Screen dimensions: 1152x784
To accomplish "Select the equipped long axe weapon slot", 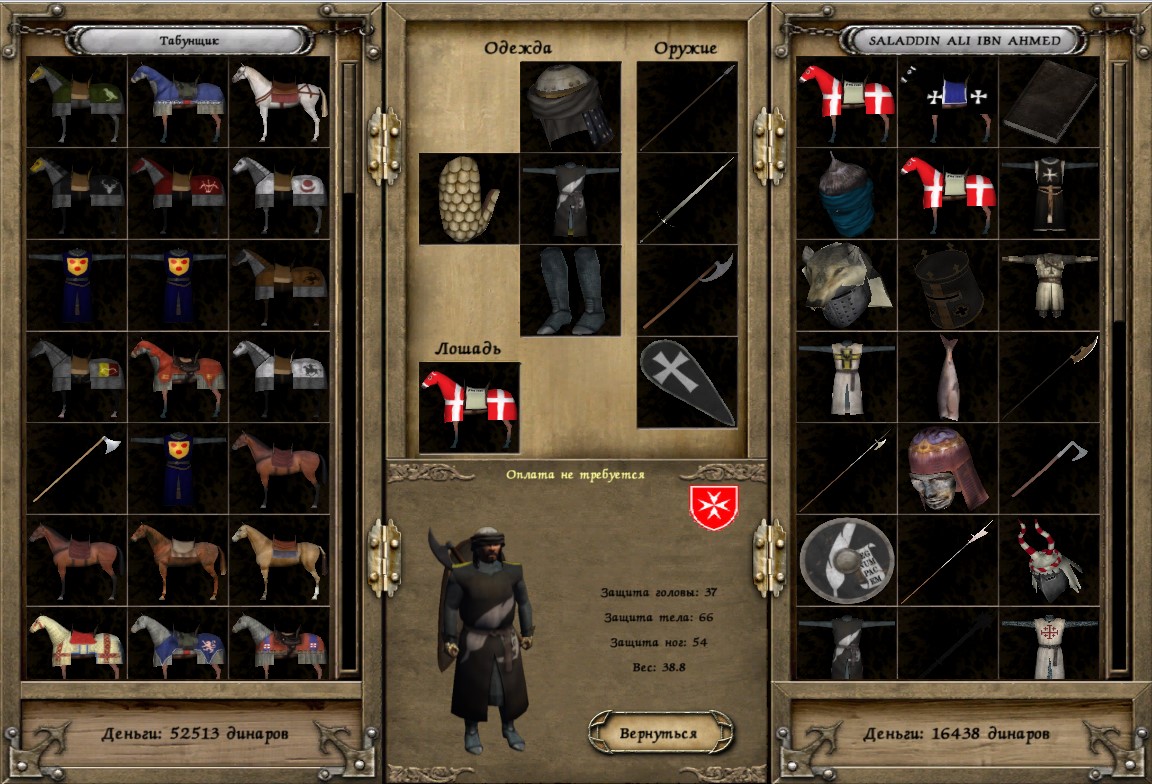I will click(687, 290).
